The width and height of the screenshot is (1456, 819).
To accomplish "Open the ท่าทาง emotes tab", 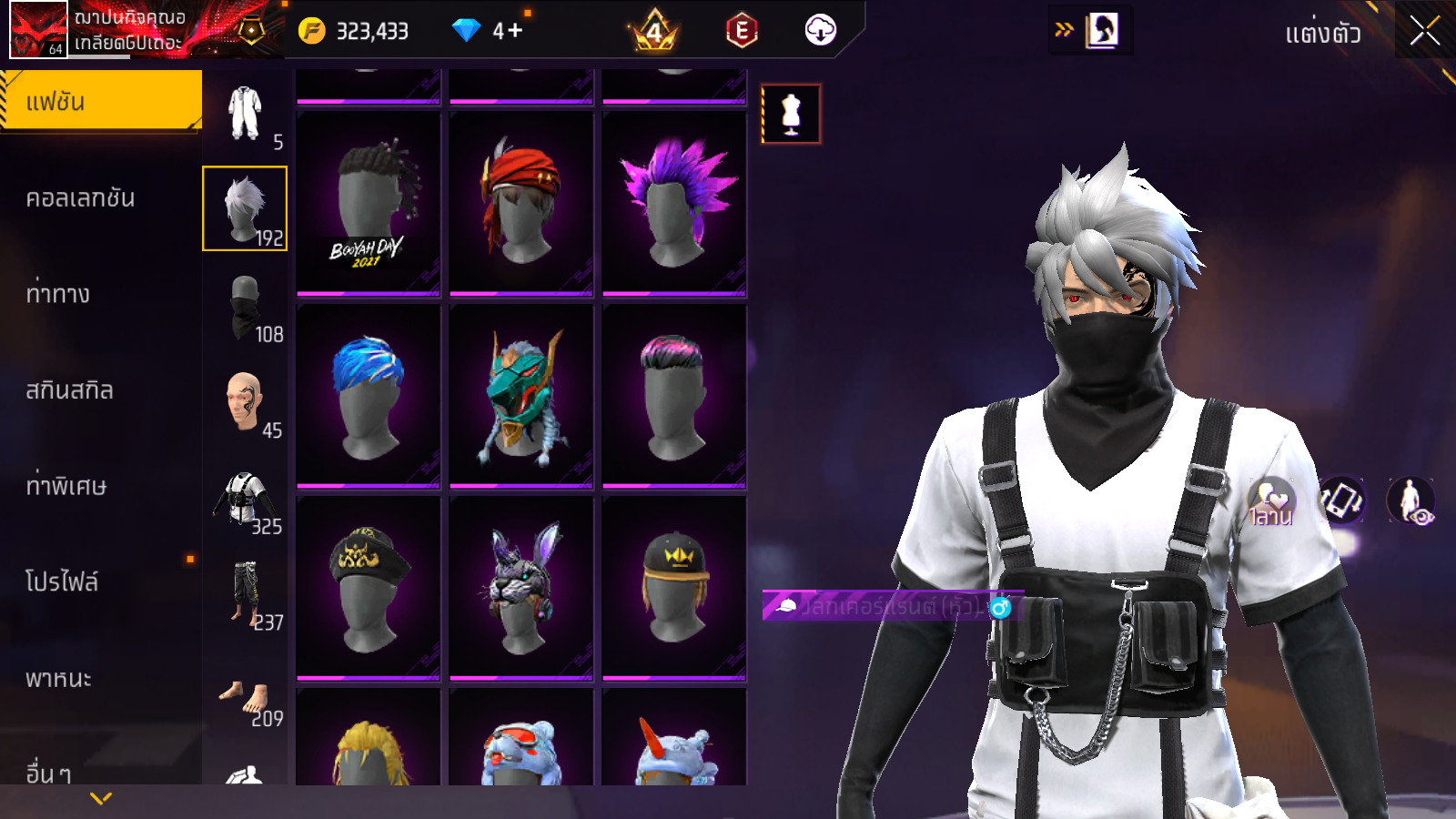I will (58, 294).
